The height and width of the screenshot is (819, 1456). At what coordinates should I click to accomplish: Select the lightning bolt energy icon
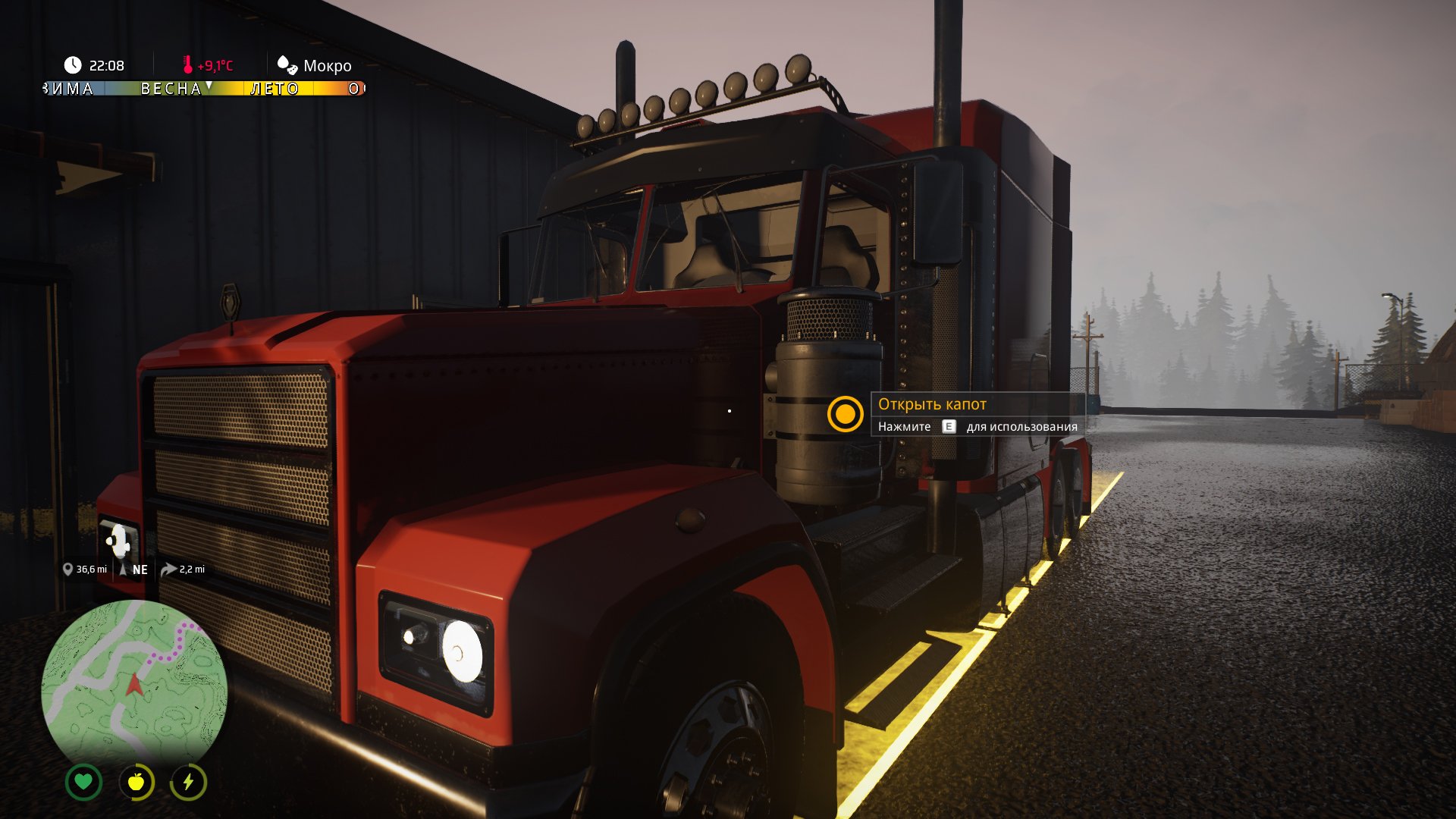click(188, 782)
